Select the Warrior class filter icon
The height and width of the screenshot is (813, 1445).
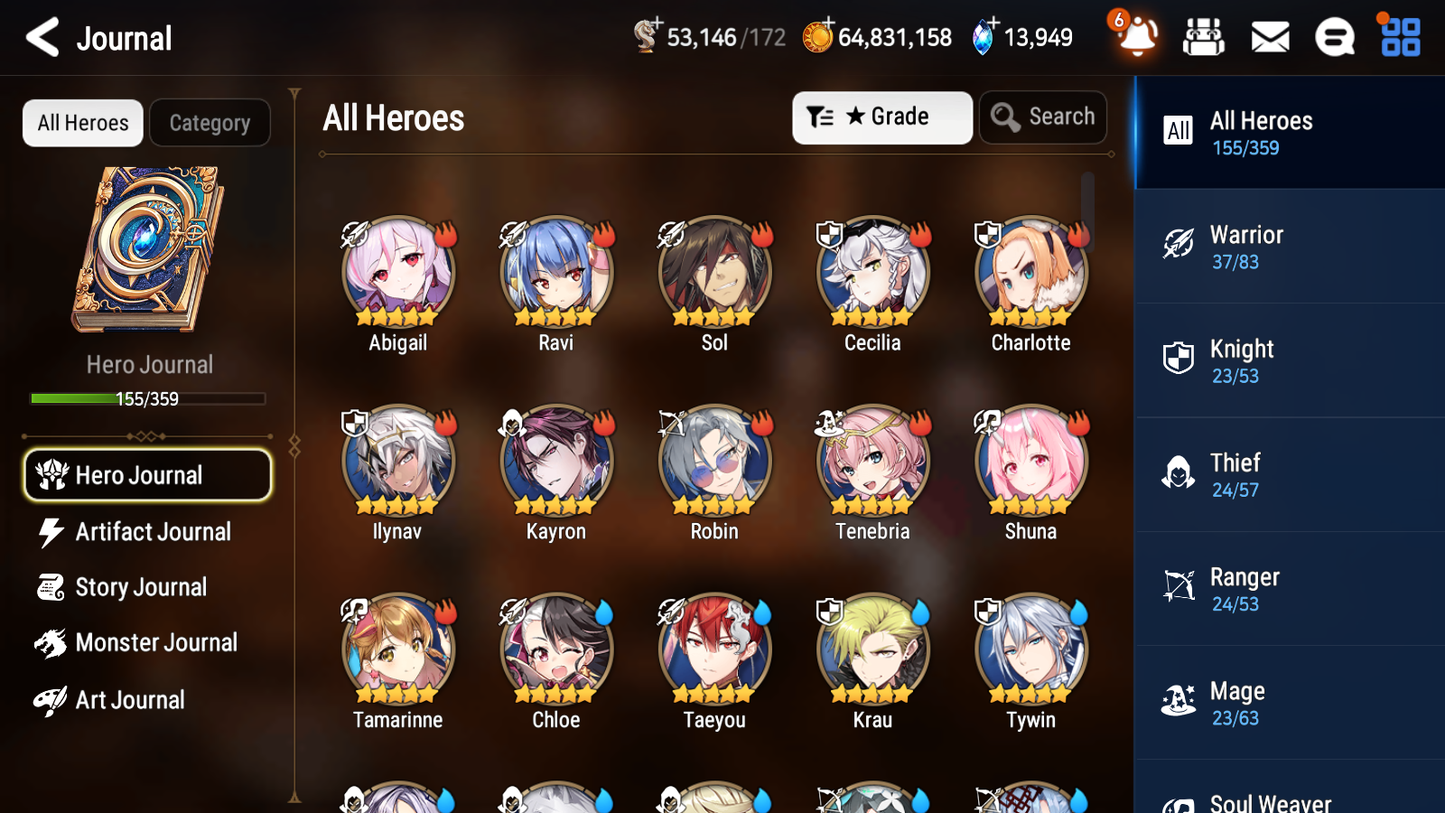click(x=1179, y=246)
